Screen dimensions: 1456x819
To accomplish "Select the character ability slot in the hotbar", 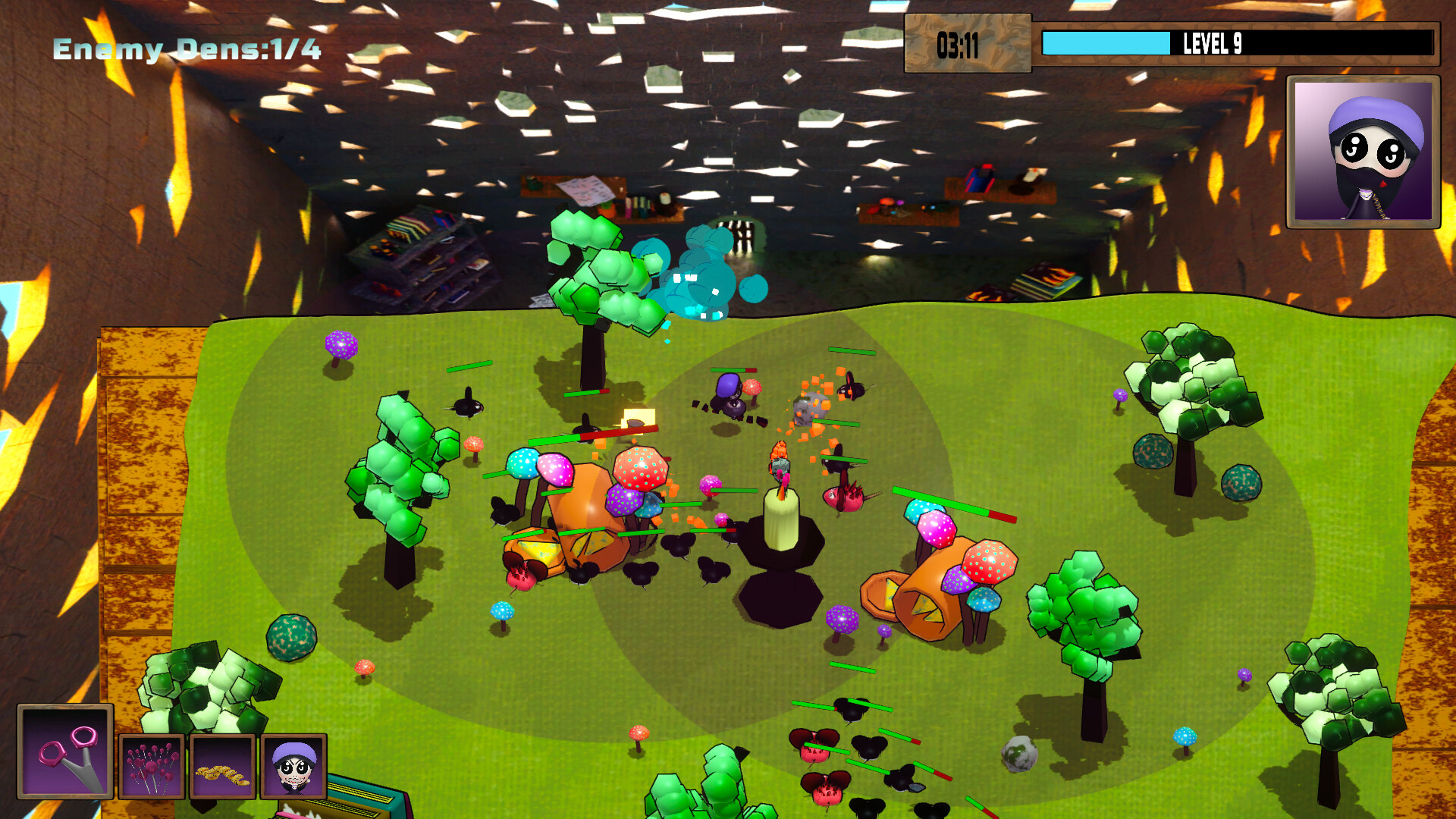I will (x=293, y=767).
